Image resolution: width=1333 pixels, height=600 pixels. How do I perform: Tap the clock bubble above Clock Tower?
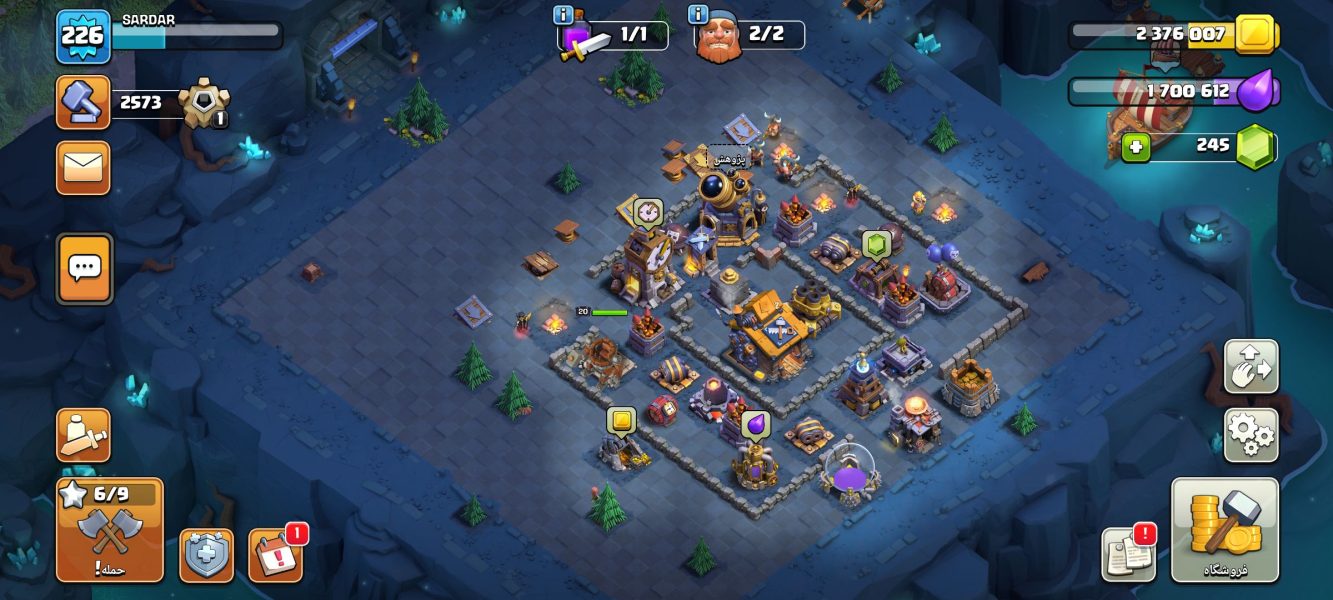[x=647, y=212]
